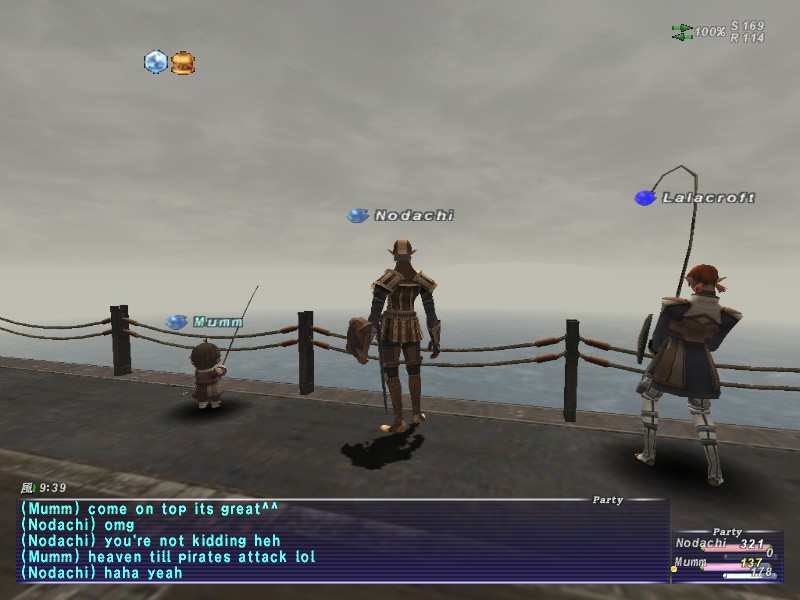This screenshot has height=600, width=800.
Task: Click the blue crystal status effect icon
Action: (x=155, y=62)
